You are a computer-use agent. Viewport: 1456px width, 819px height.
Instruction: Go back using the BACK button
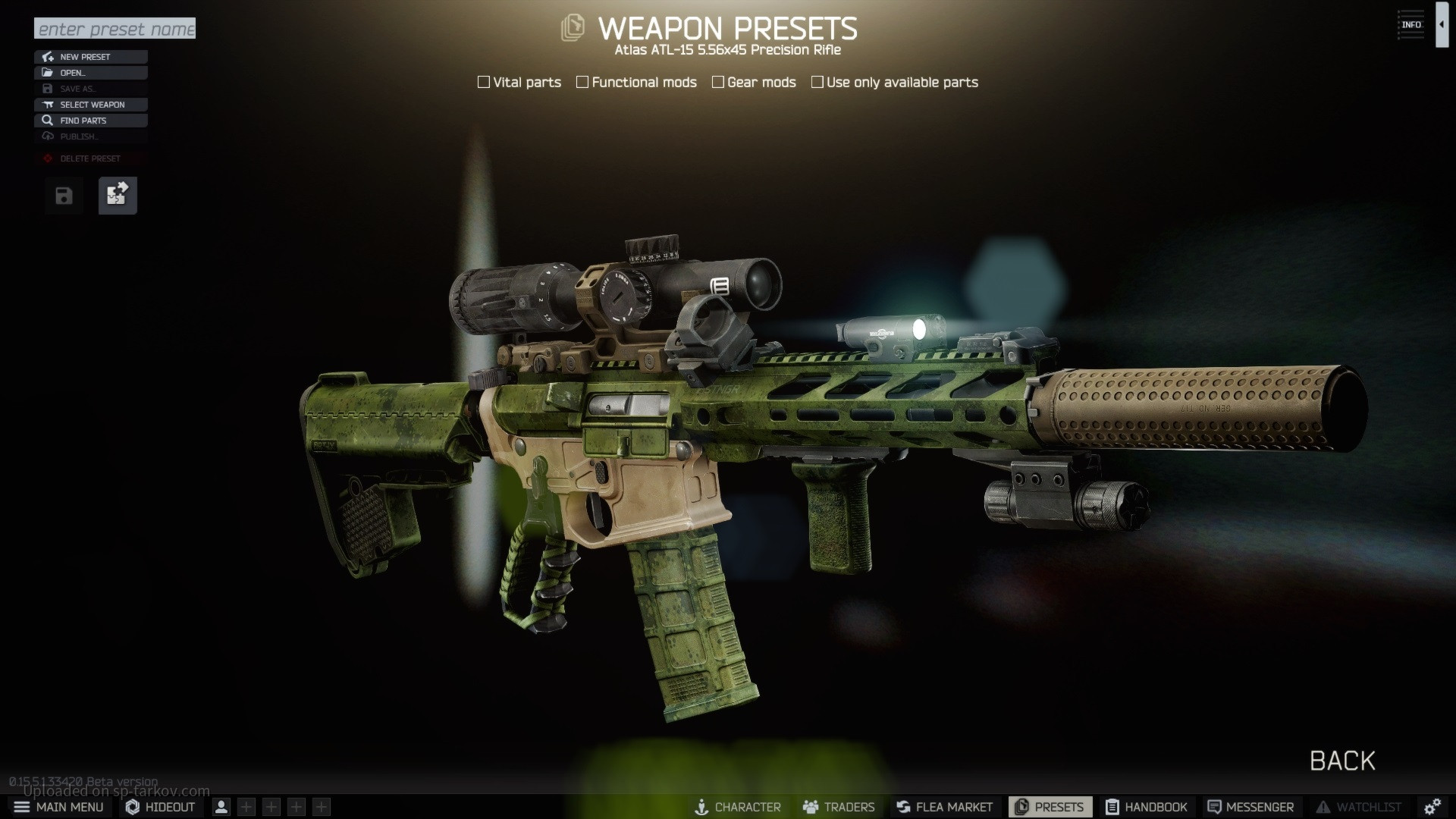pyautogui.click(x=1342, y=761)
